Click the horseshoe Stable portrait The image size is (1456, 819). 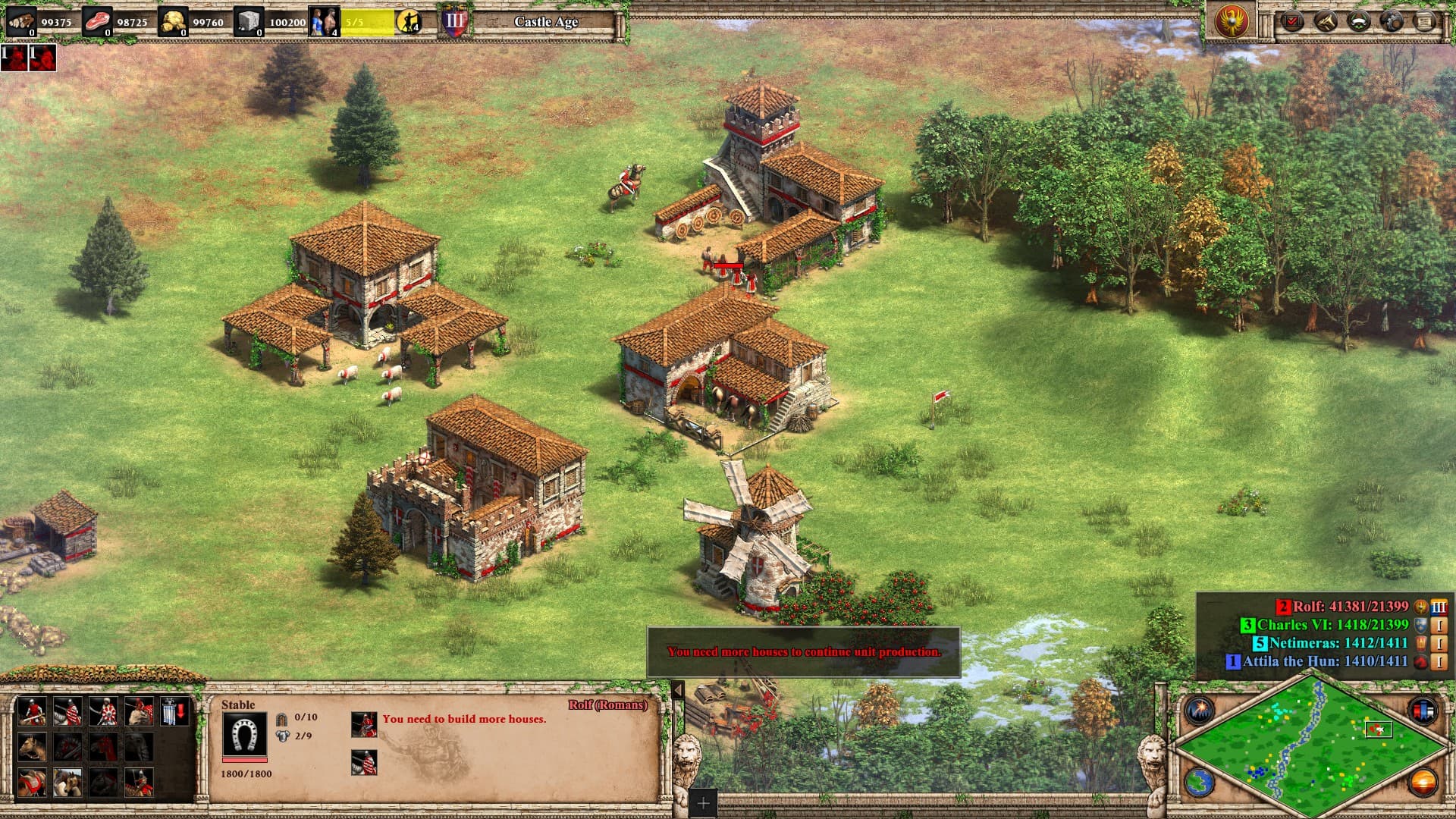pos(244,735)
